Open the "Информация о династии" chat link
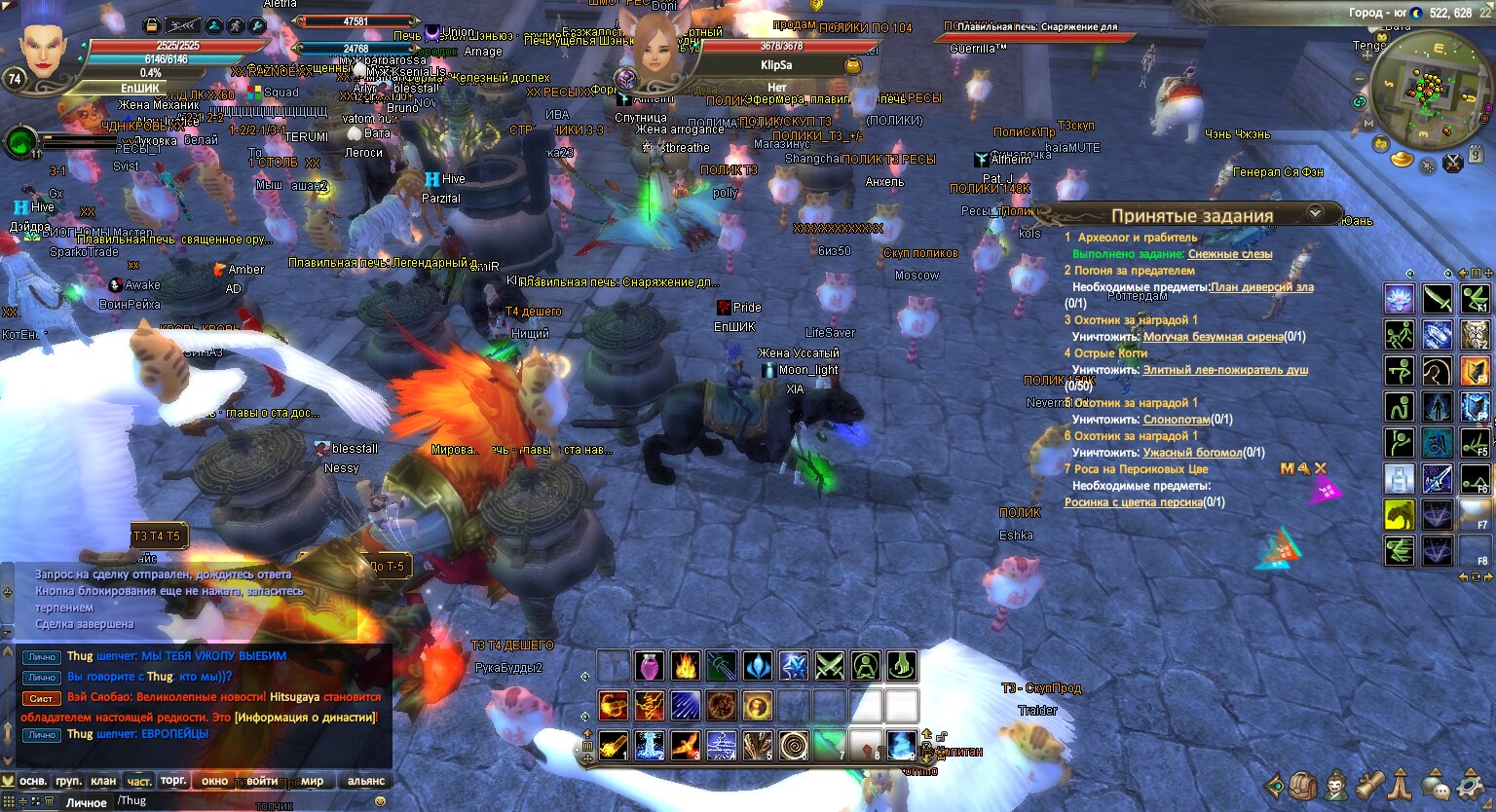 click(x=306, y=718)
